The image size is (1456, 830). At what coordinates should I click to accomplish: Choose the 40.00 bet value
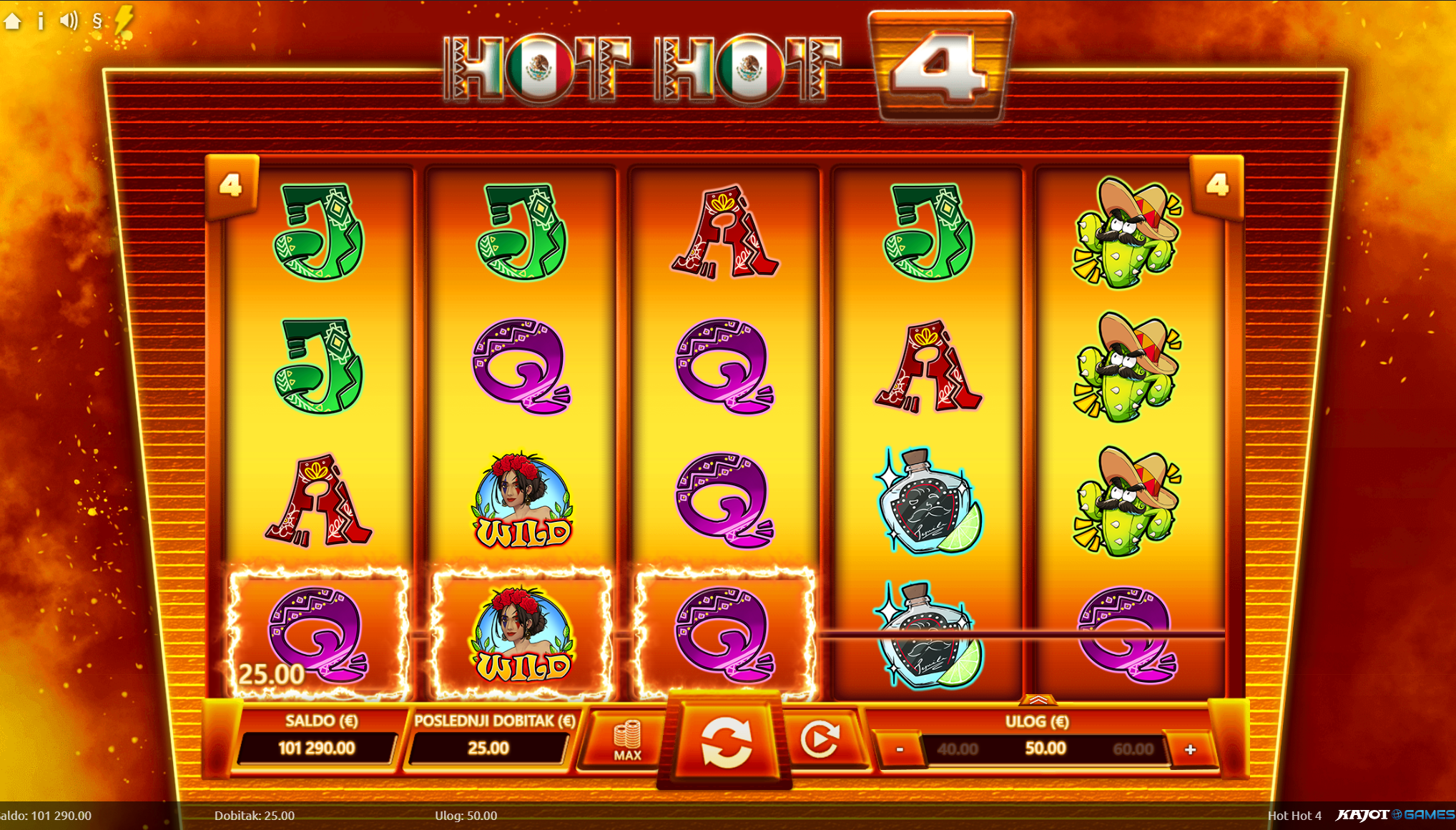957,749
